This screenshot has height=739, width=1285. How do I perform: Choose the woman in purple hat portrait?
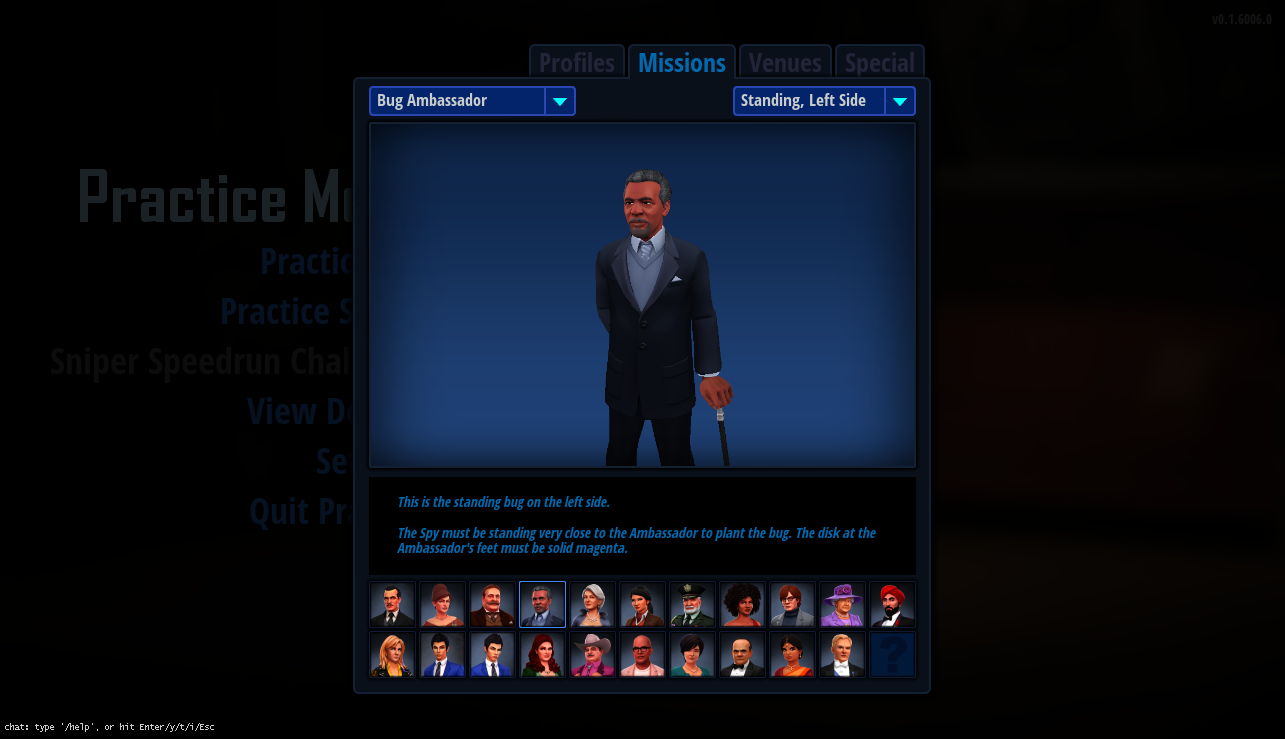coord(842,605)
